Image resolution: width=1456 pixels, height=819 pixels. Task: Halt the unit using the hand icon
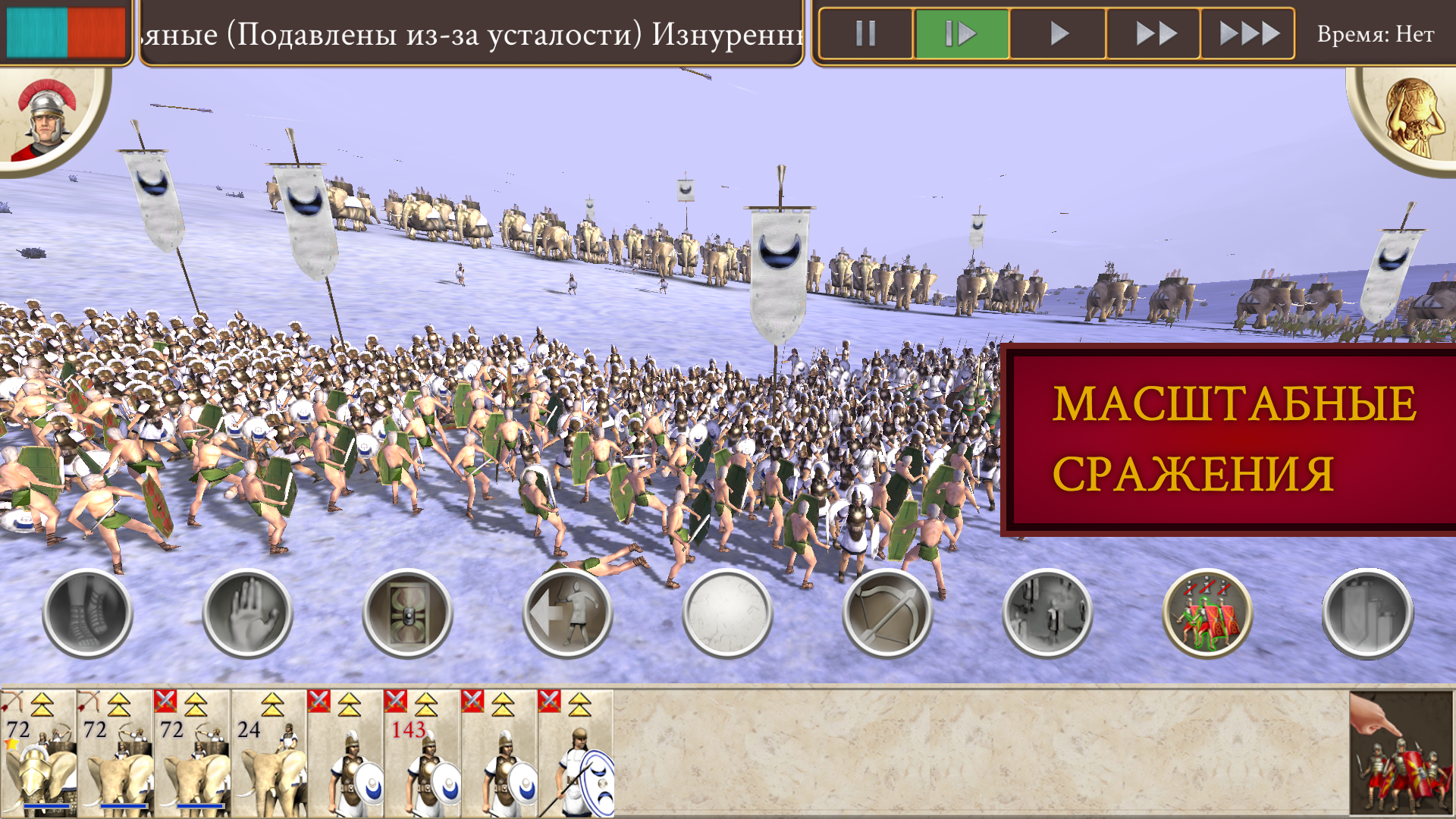click(248, 614)
